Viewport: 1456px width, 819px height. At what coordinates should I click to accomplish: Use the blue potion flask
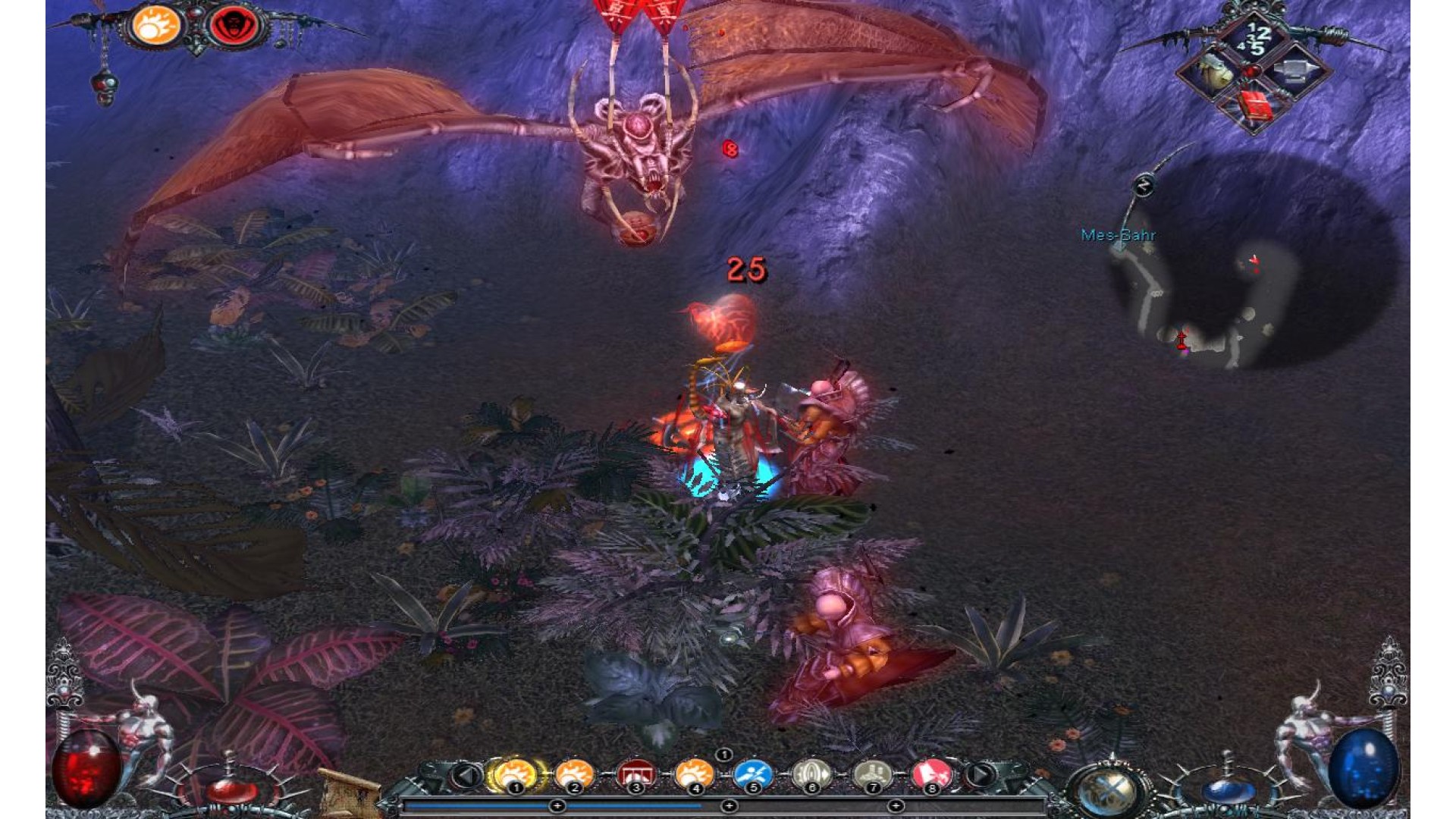coord(1227,789)
